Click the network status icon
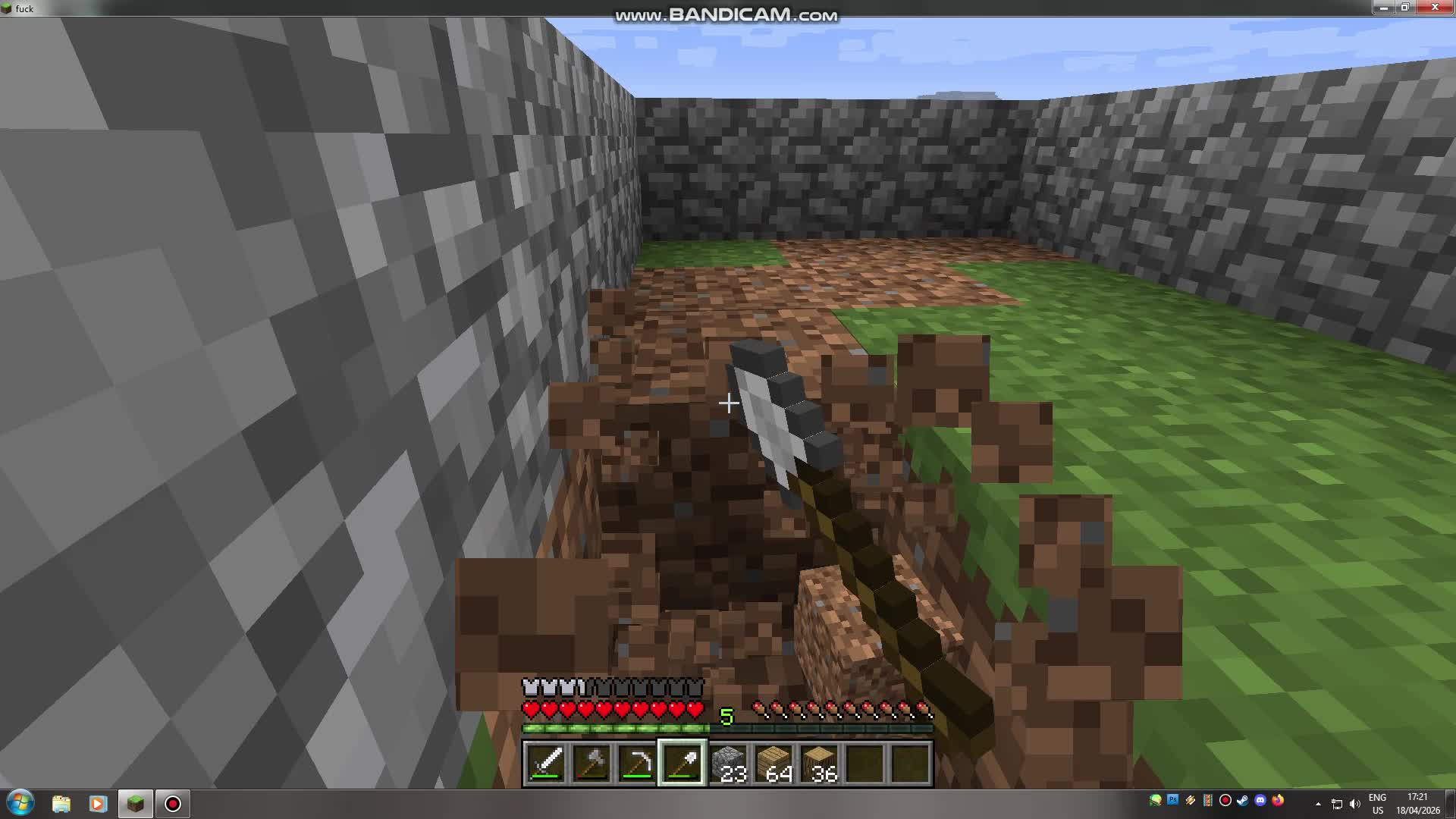Image resolution: width=1456 pixels, height=819 pixels. (1337, 802)
